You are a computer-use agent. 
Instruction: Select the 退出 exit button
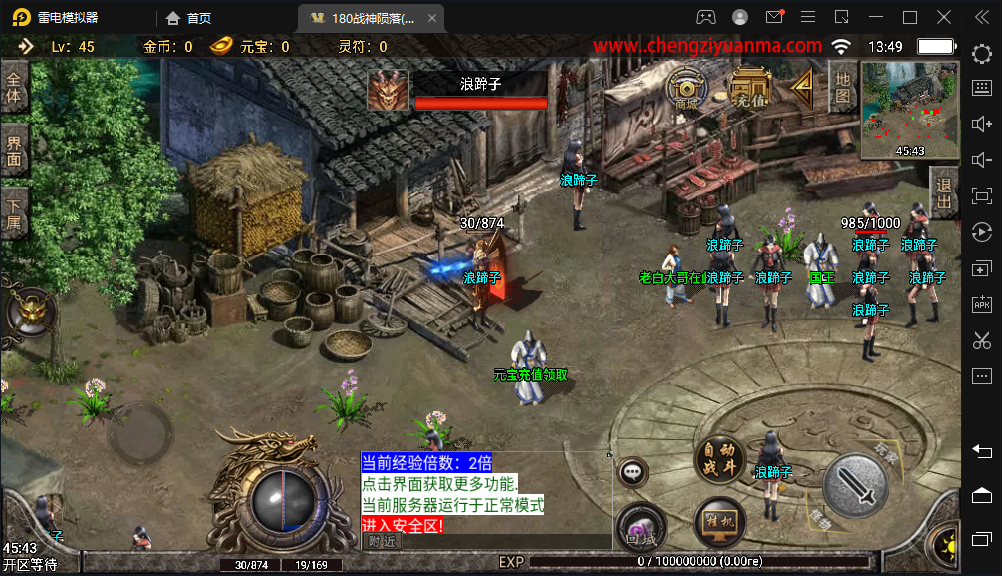pos(943,192)
